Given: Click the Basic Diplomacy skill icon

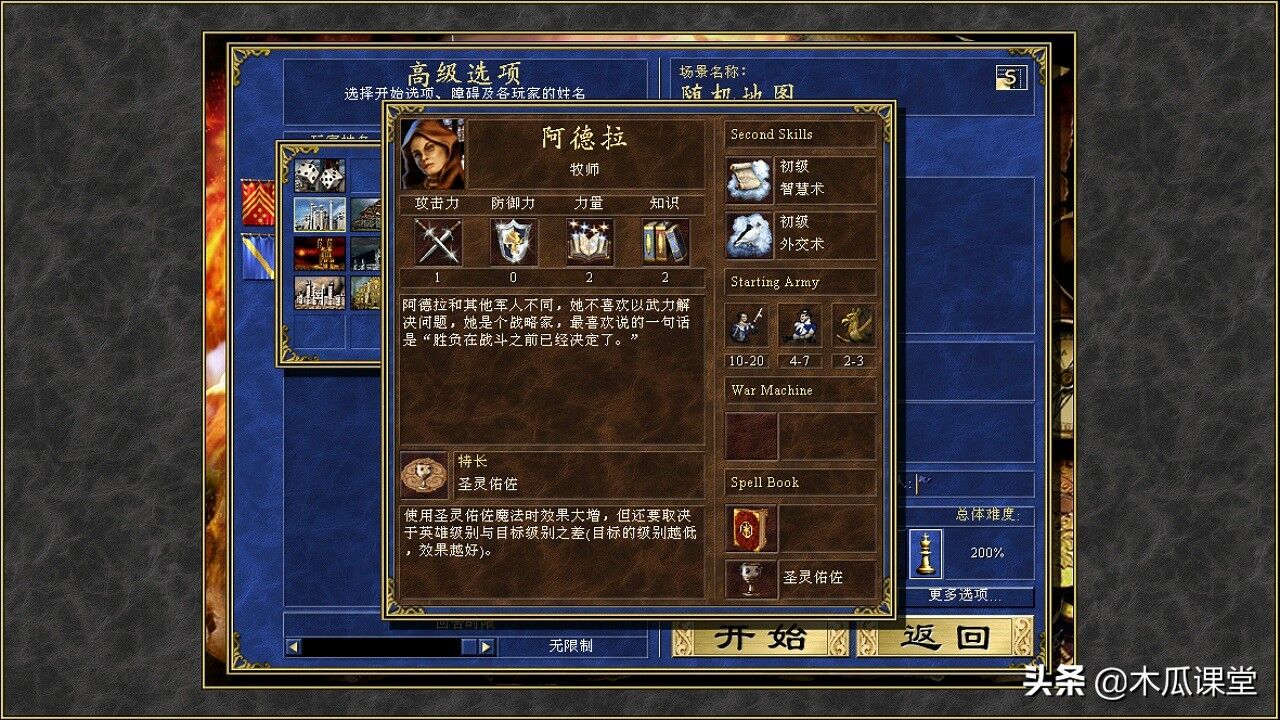Looking at the screenshot, I should click(x=749, y=236).
